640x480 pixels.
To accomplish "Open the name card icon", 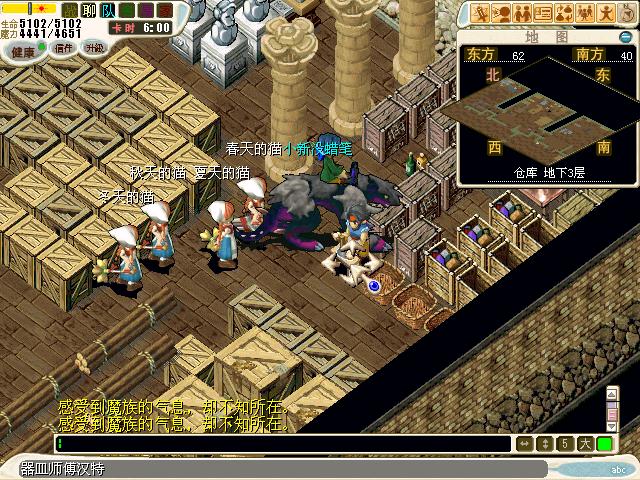I will [x=542, y=13].
